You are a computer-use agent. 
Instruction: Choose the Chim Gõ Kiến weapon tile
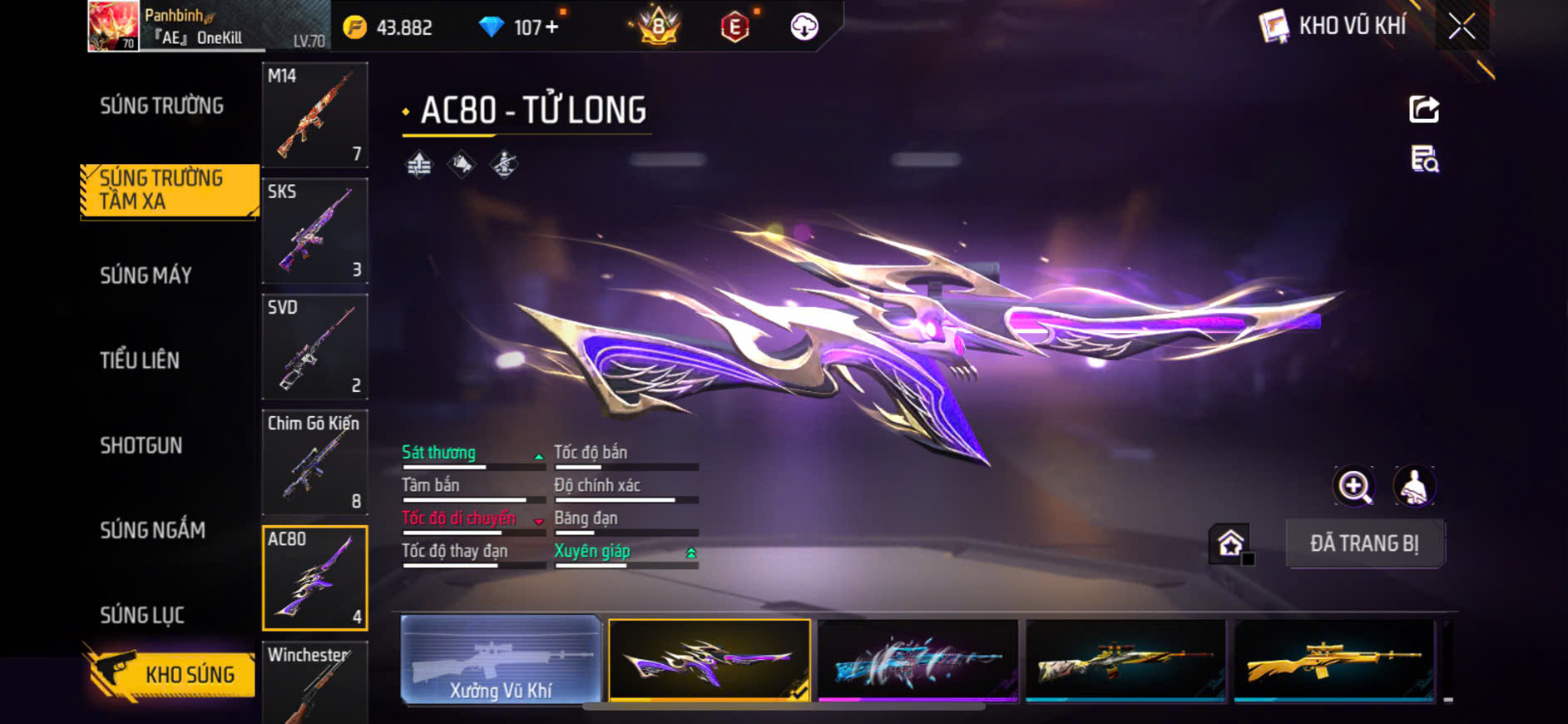pos(314,462)
